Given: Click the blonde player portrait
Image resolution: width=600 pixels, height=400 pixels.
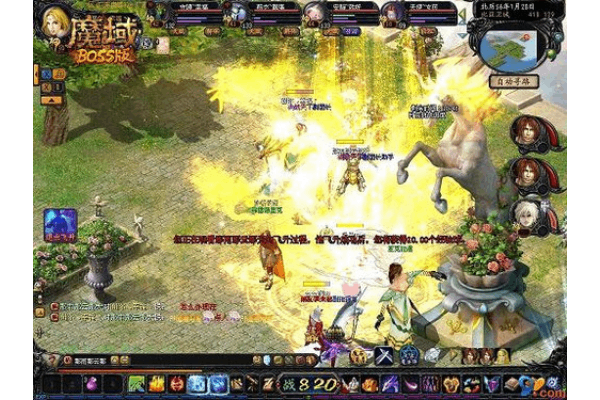Looking at the screenshot, I should point(56,22).
